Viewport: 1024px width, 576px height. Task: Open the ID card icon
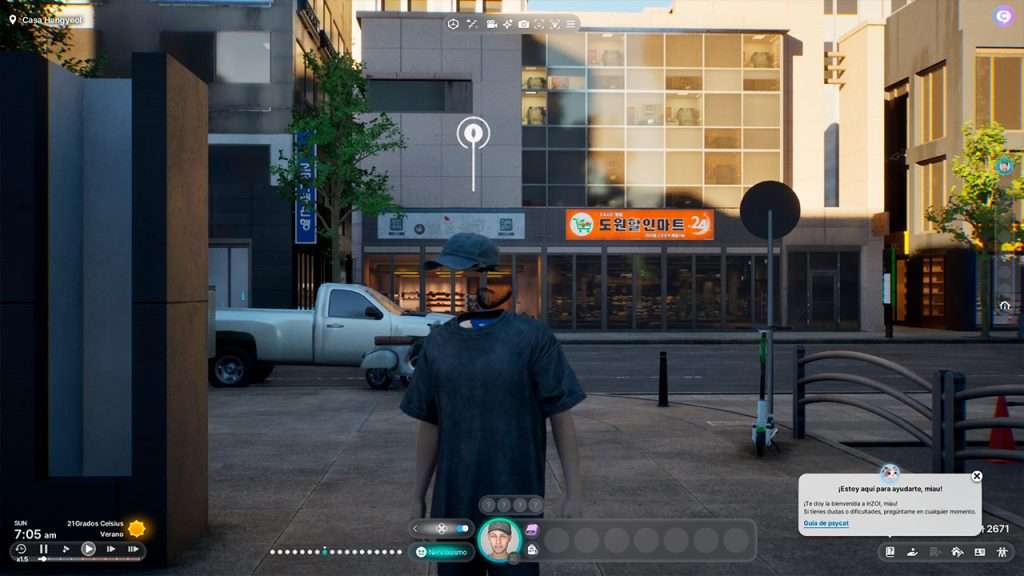[979, 552]
